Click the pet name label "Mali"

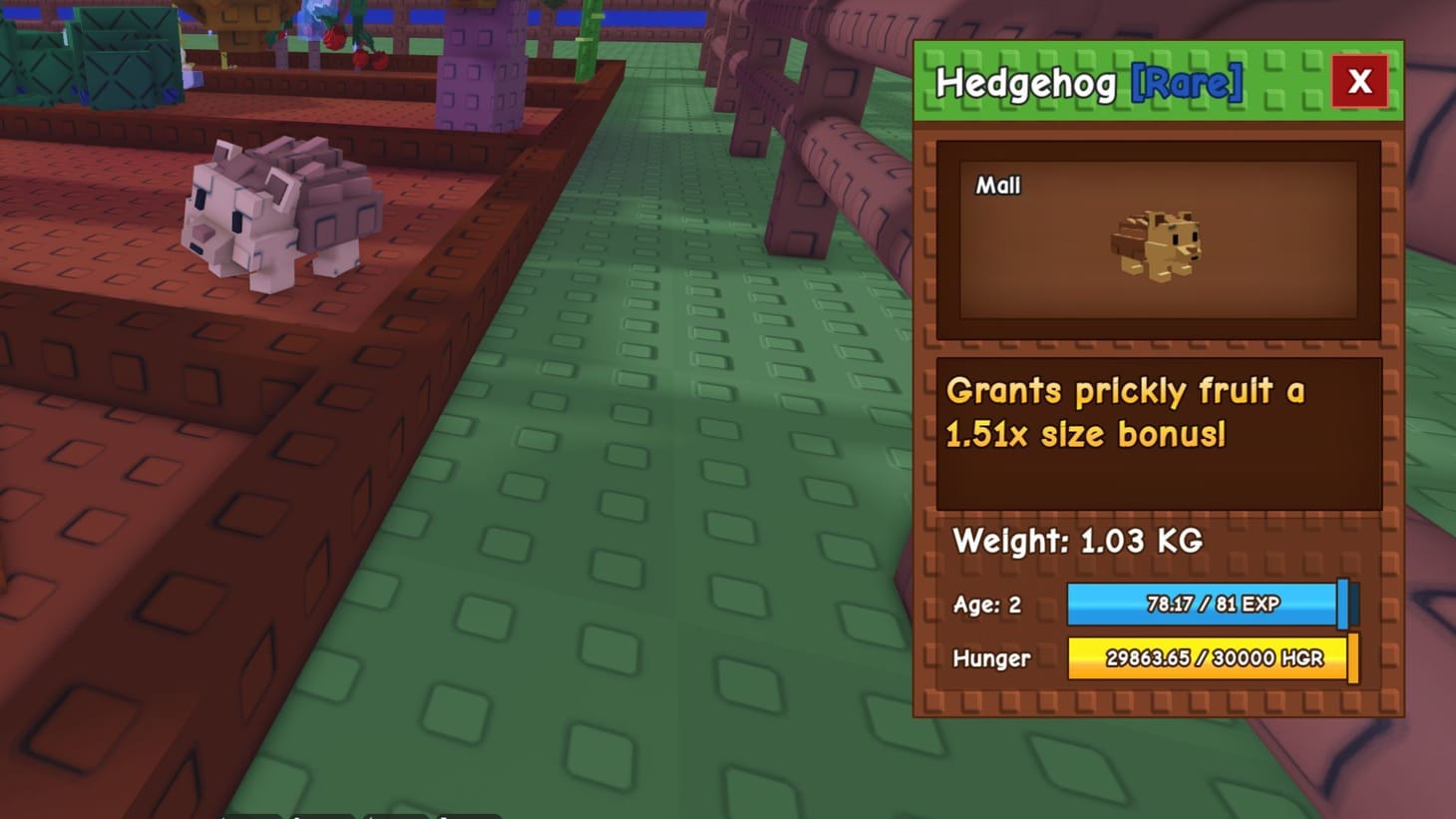[998, 185]
